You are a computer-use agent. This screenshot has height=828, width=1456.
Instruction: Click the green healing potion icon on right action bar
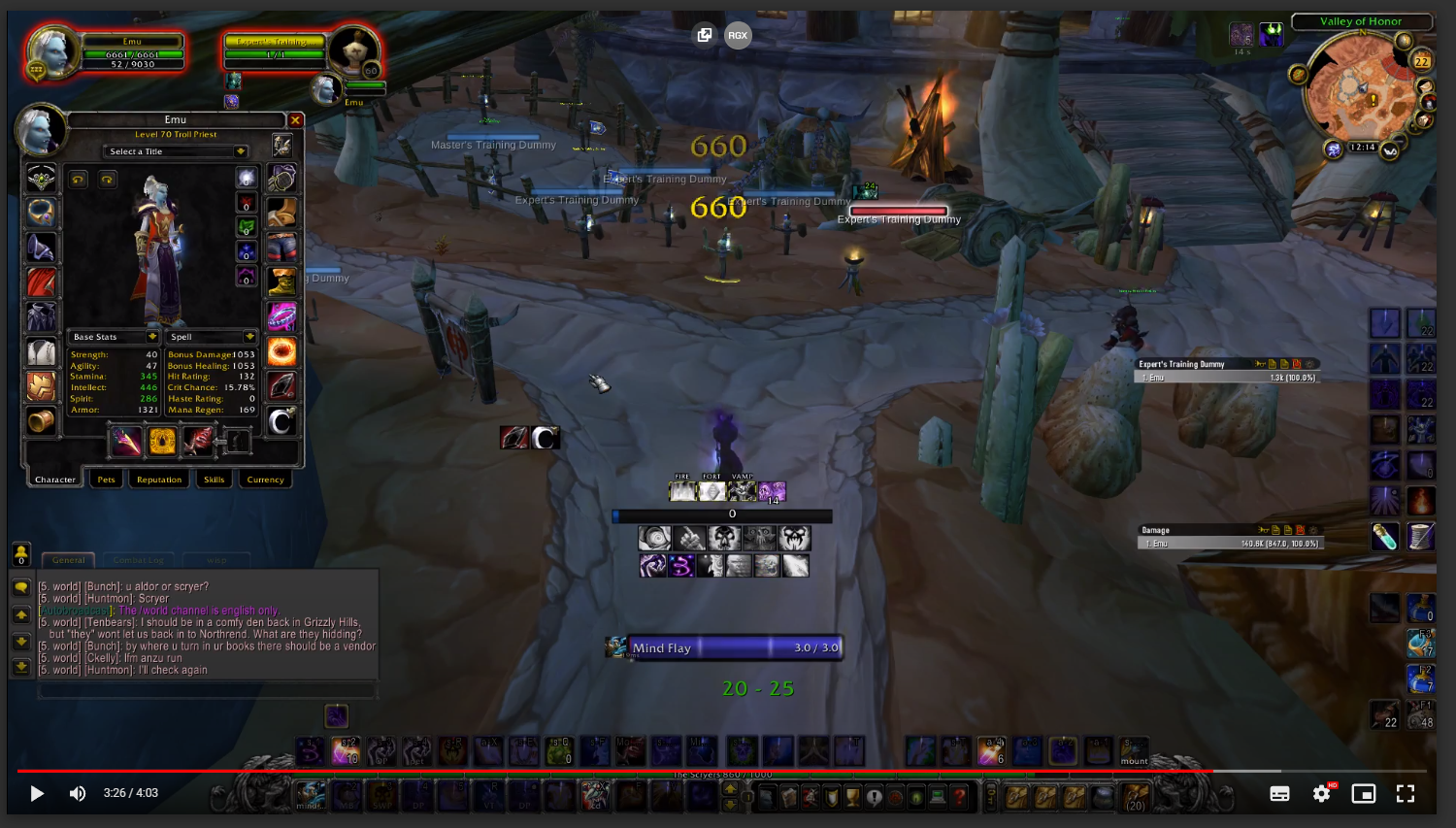tap(1386, 537)
